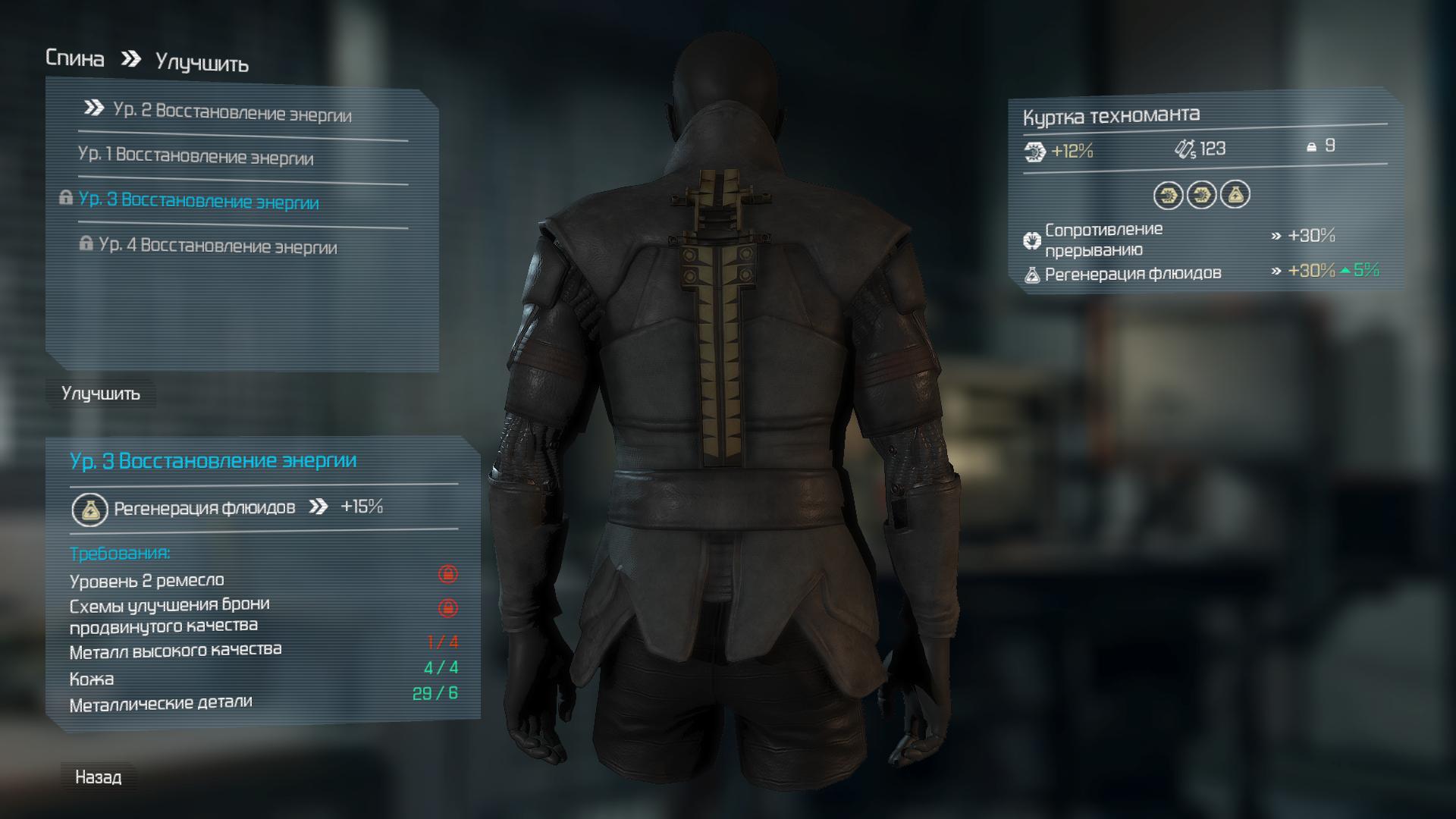Go back with the Назад button
This screenshot has width=1456, height=819.
[99, 777]
